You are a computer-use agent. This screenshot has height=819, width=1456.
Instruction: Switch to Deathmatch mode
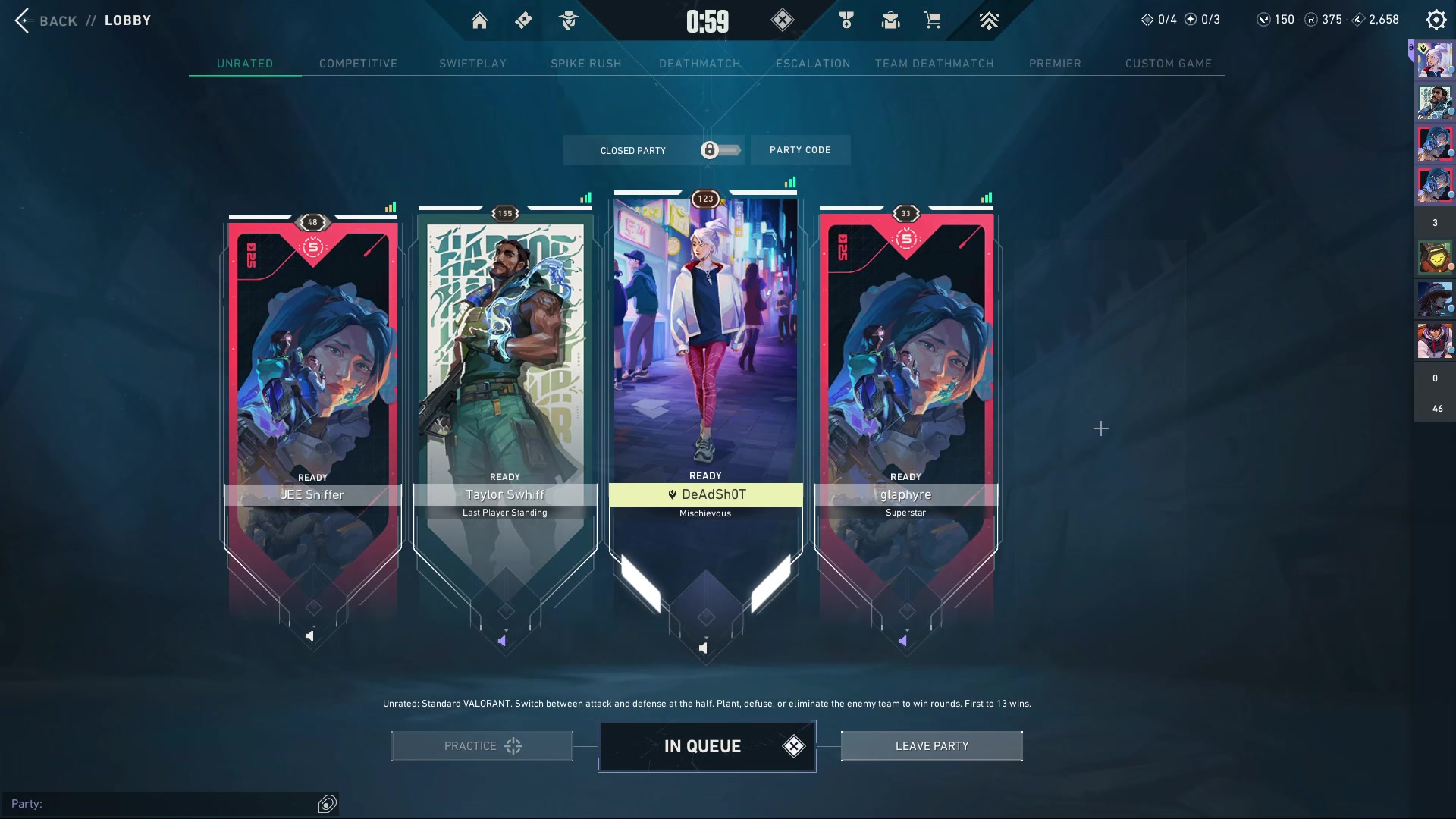(x=699, y=64)
